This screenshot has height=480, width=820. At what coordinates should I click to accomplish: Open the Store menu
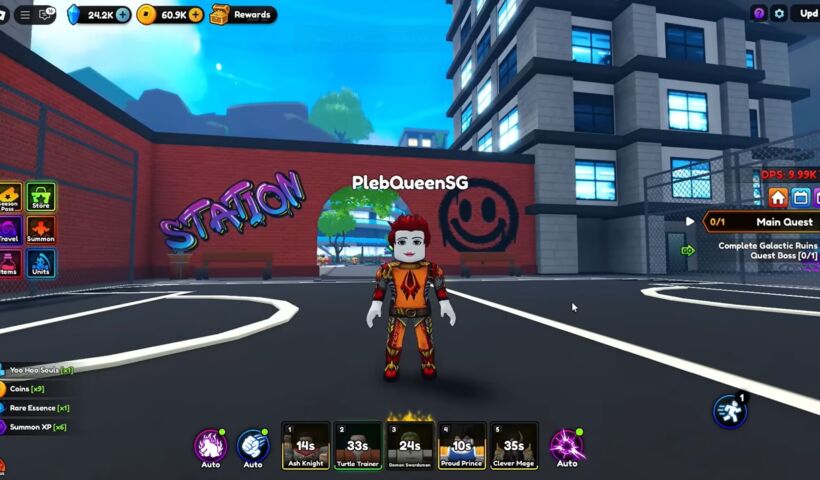pos(41,197)
